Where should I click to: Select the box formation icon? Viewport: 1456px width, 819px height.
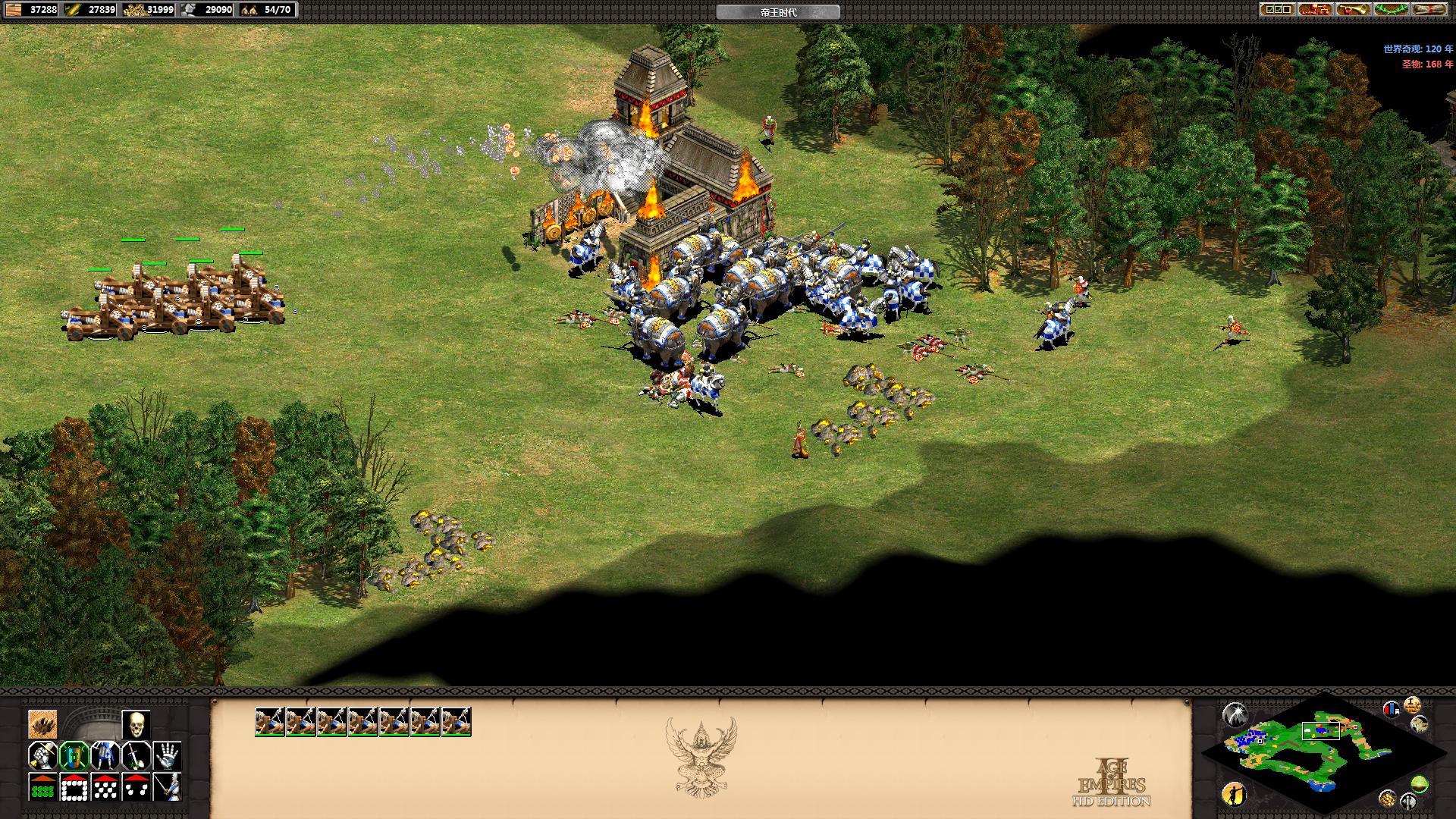coord(74,787)
